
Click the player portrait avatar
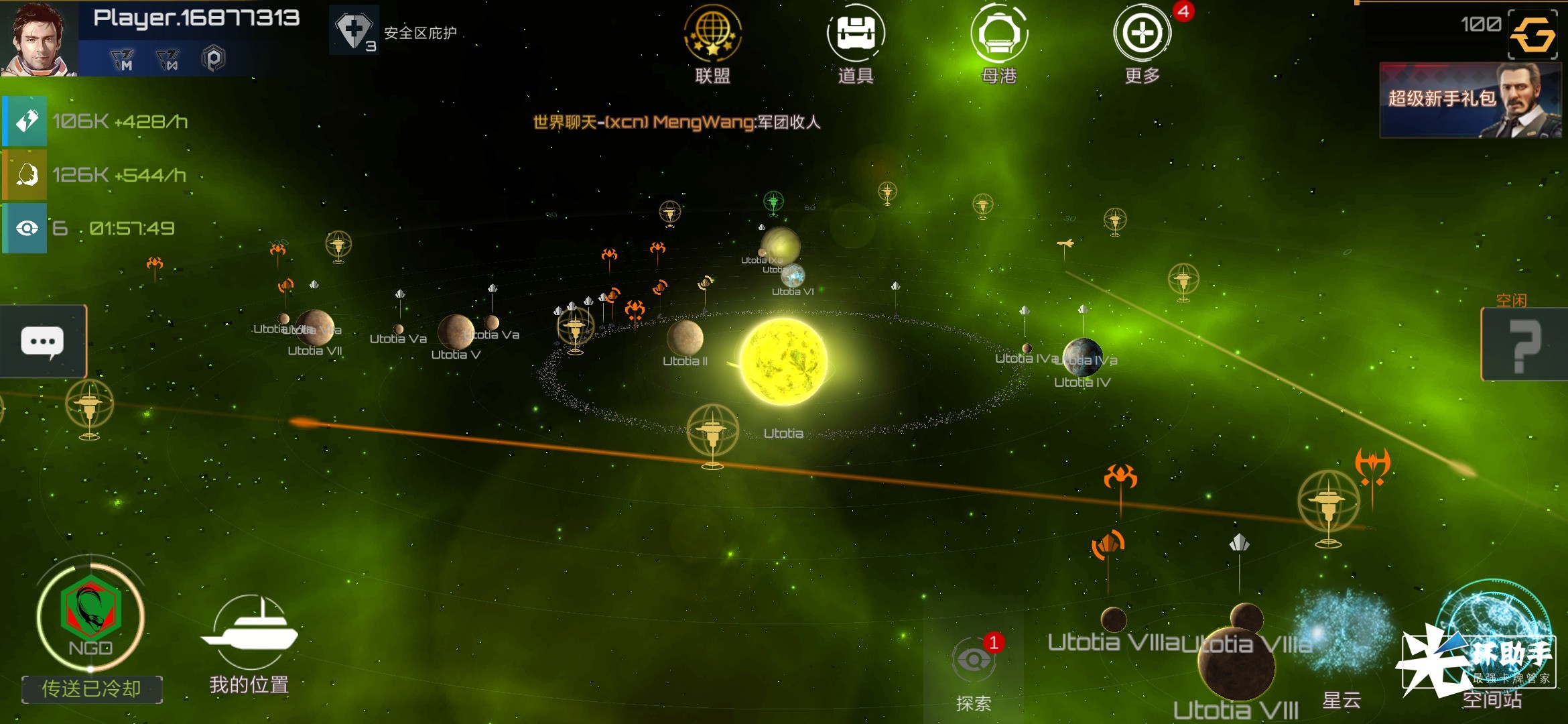[x=38, y=38]
